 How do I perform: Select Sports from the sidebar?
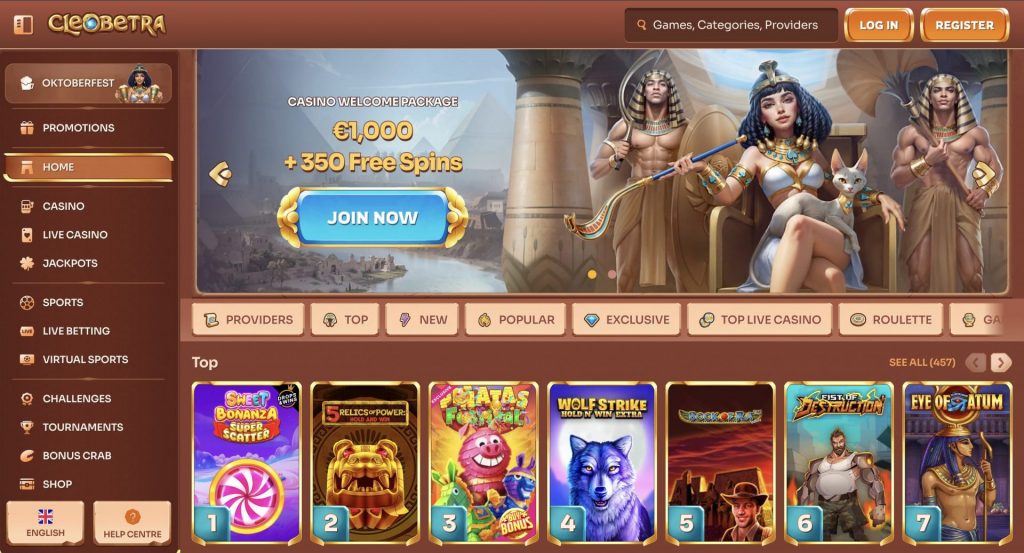pos(62,302)
